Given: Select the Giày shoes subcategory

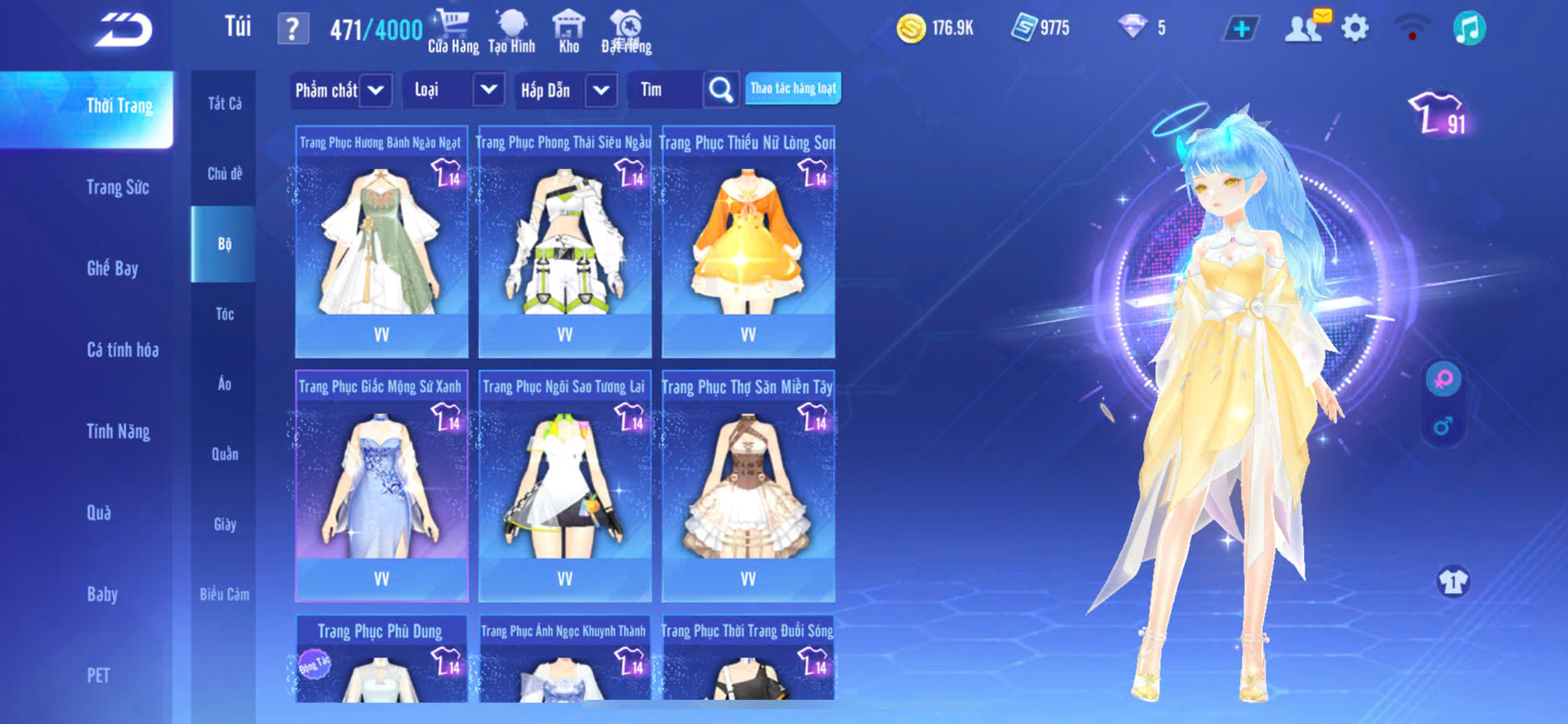Looking at the screenshot, I should pyautogui.click(x=224, y=524).
